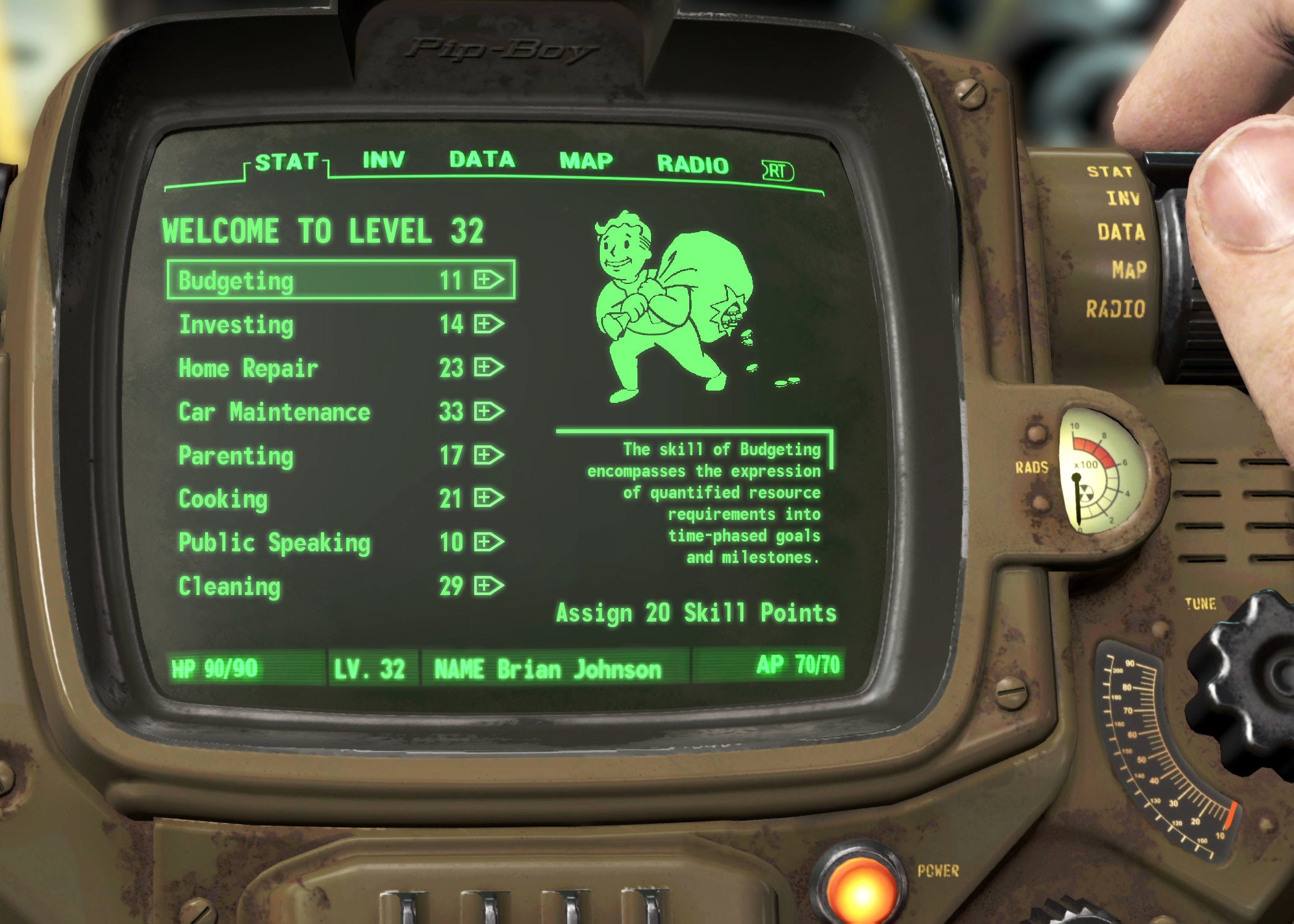Click the plus arrow beside Parenting

(487, 455)
